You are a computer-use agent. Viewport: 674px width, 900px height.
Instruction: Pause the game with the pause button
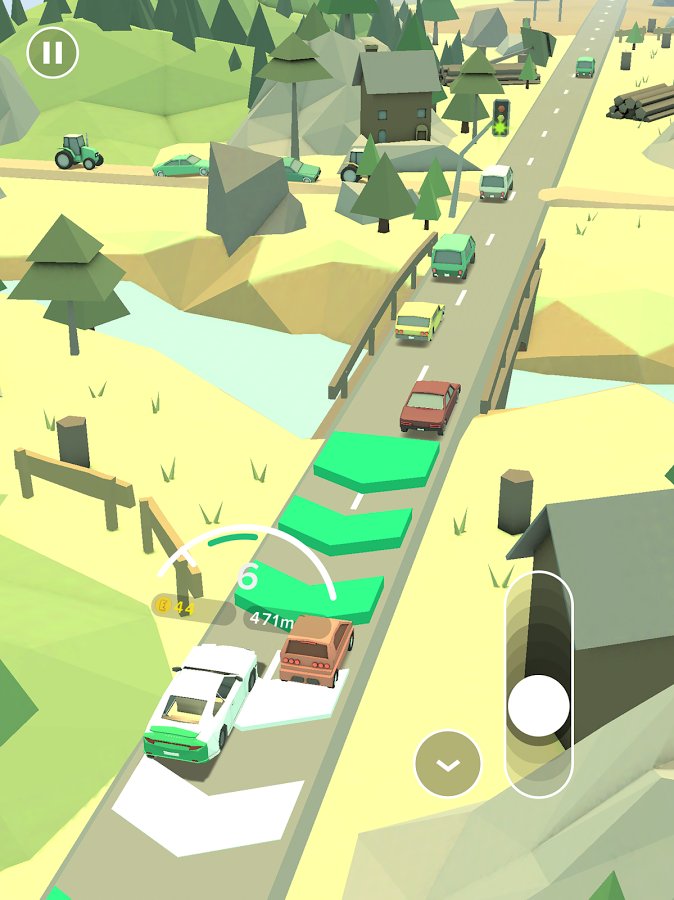click(x=52, y=52)
